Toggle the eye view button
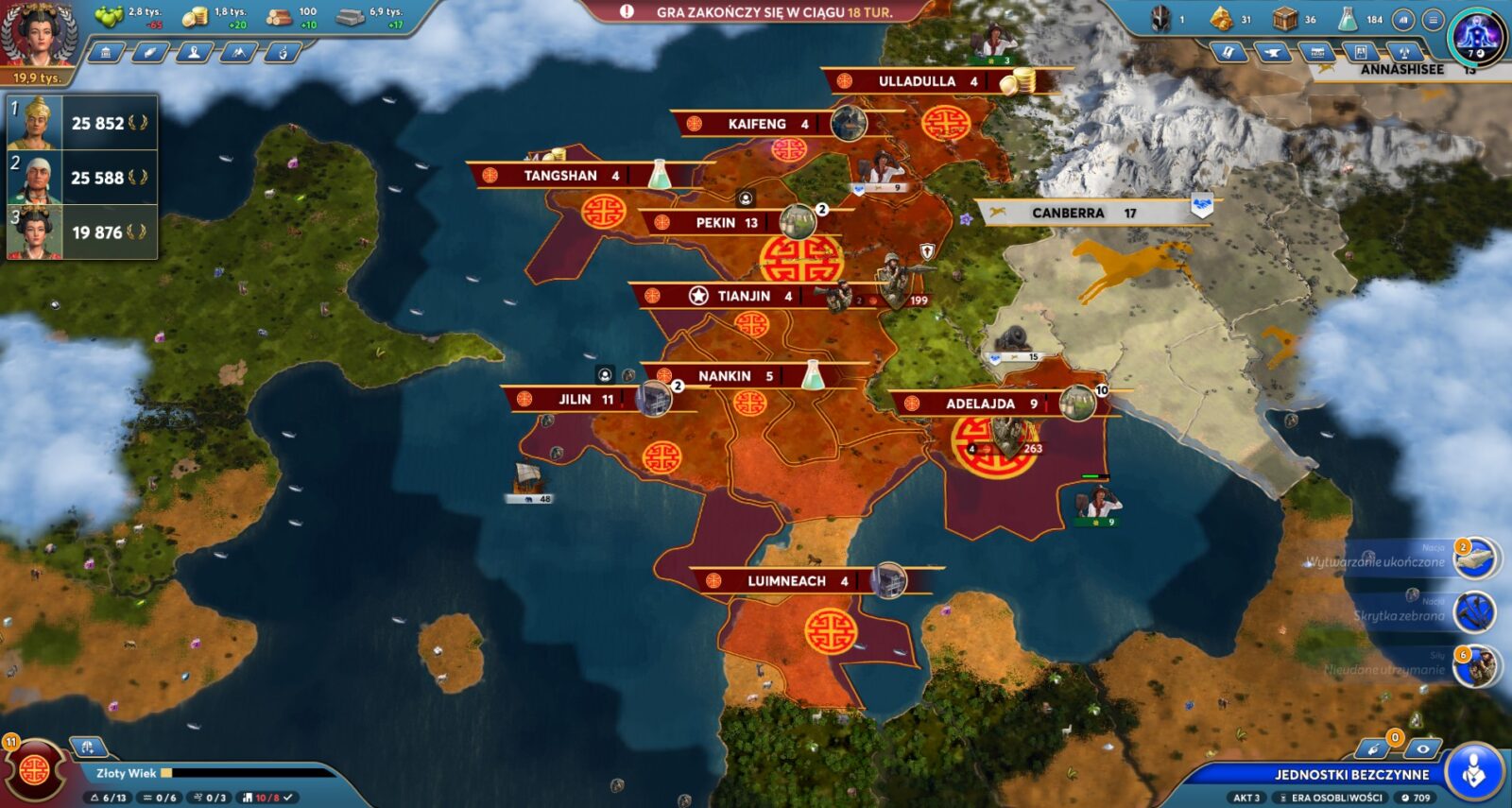 point(1422,748)
